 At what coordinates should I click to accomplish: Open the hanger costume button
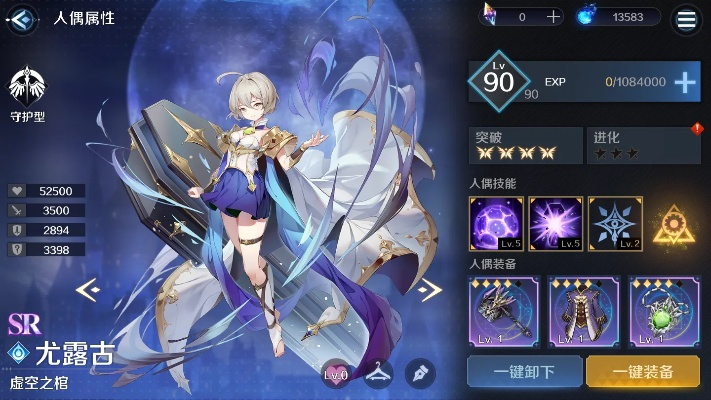pos(378,374)
